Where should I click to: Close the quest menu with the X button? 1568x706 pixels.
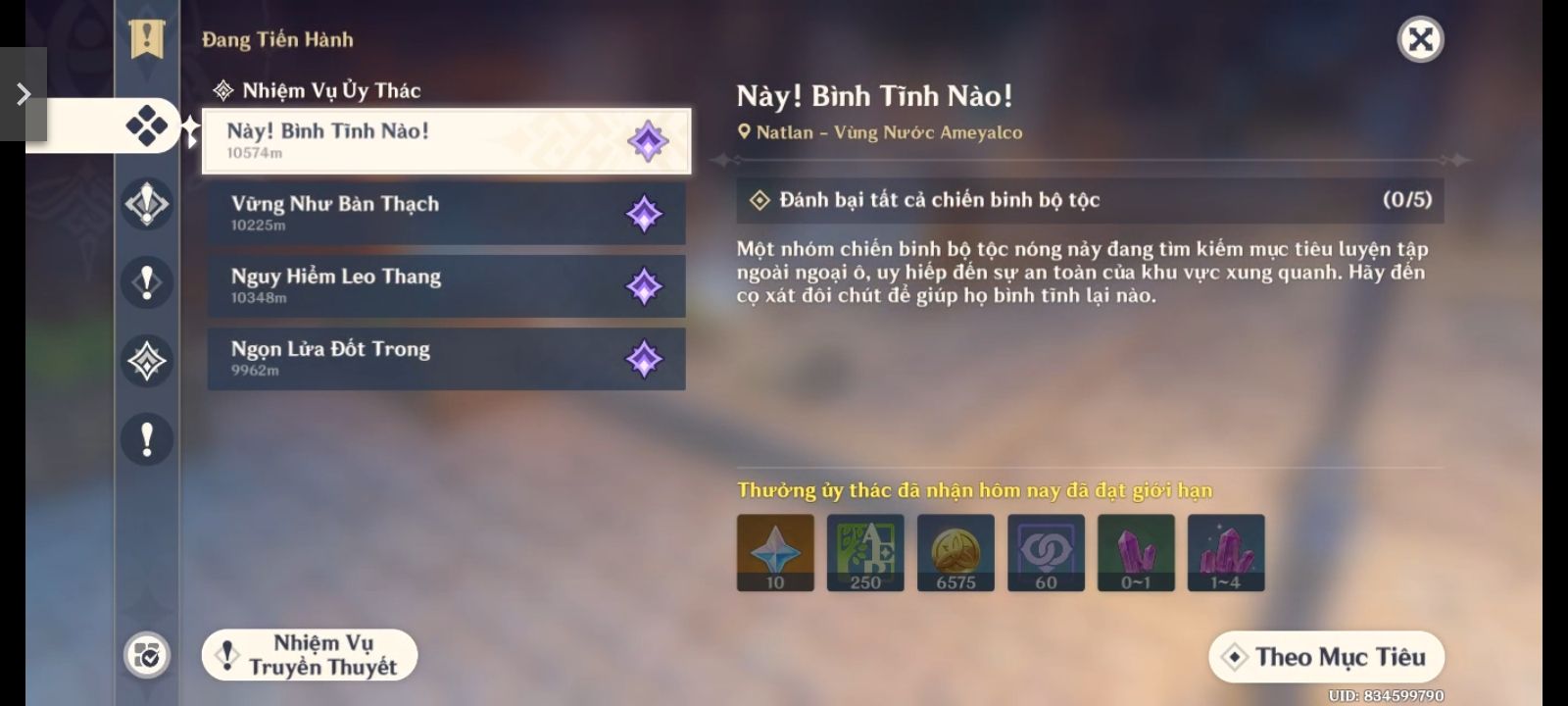[1420, 40]
